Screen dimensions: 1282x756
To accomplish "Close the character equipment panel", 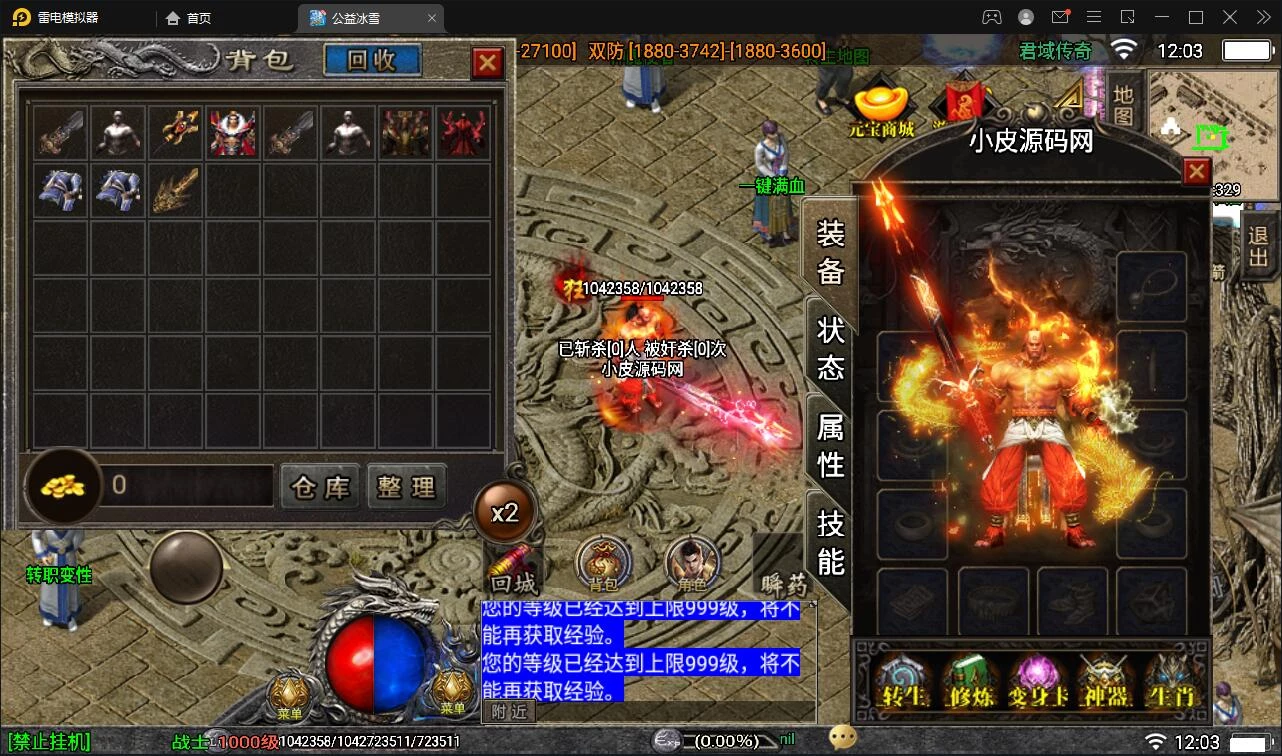I will tap(1196, 172).
